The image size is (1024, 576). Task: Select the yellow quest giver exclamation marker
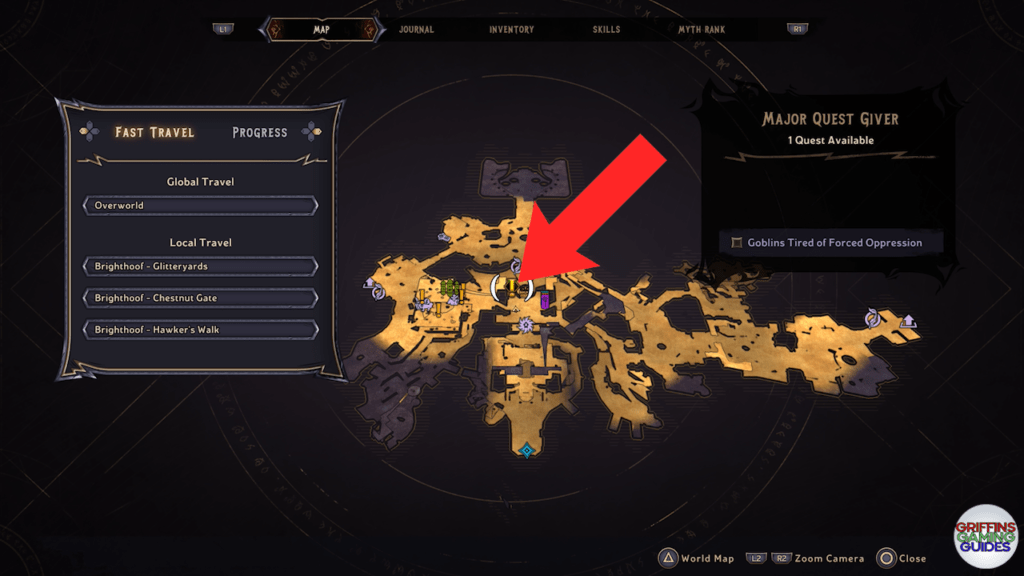513,289
